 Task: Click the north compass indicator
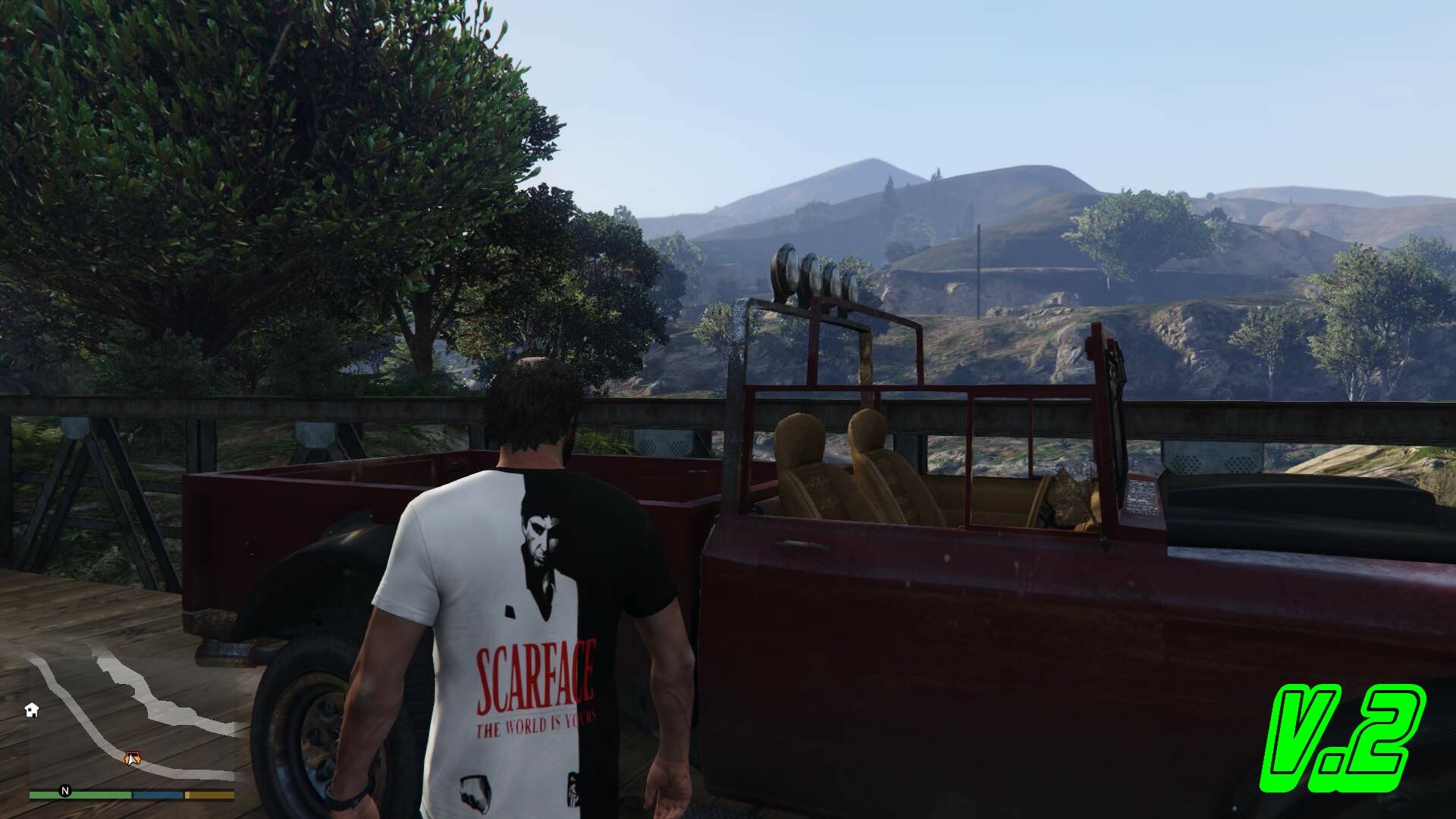click(x=65, y=791)
